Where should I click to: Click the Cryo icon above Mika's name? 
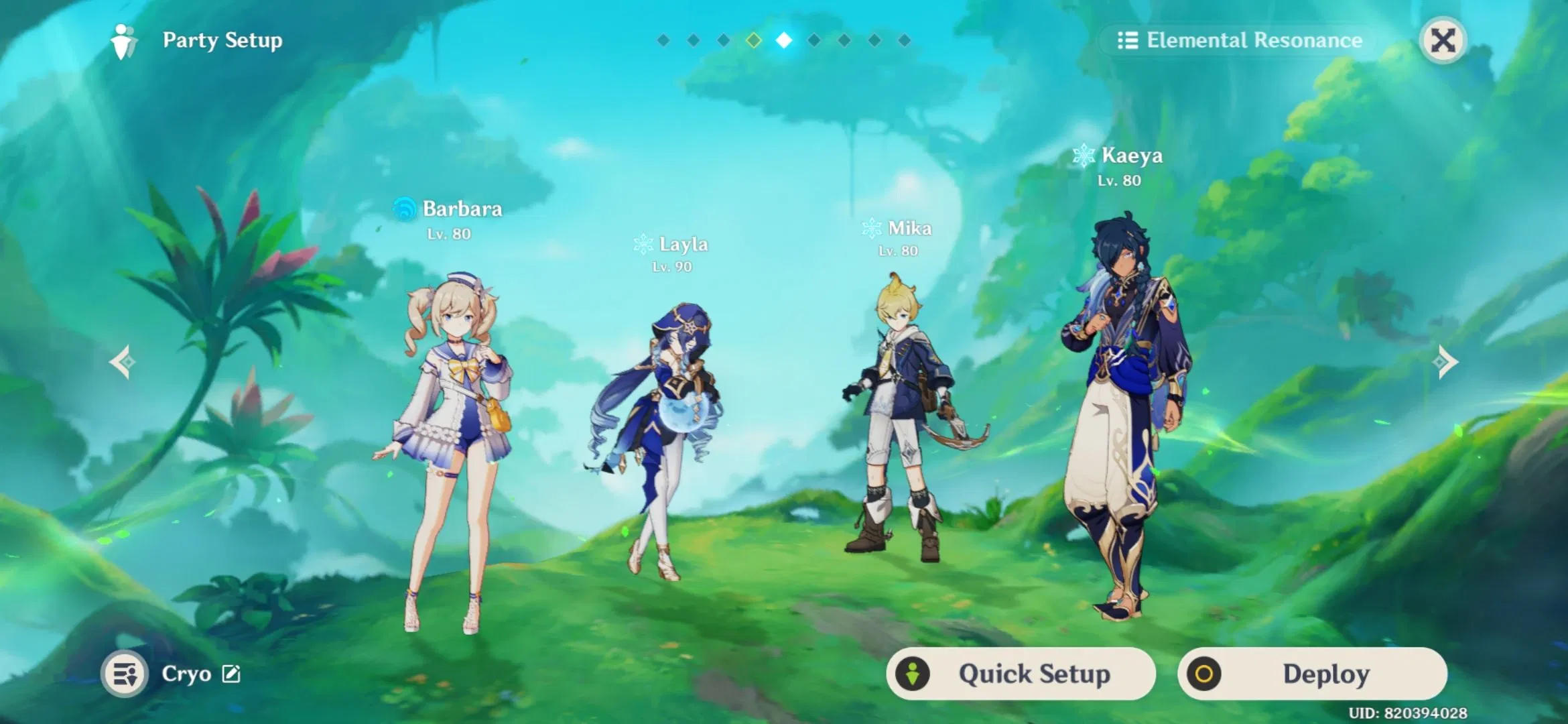871,227
